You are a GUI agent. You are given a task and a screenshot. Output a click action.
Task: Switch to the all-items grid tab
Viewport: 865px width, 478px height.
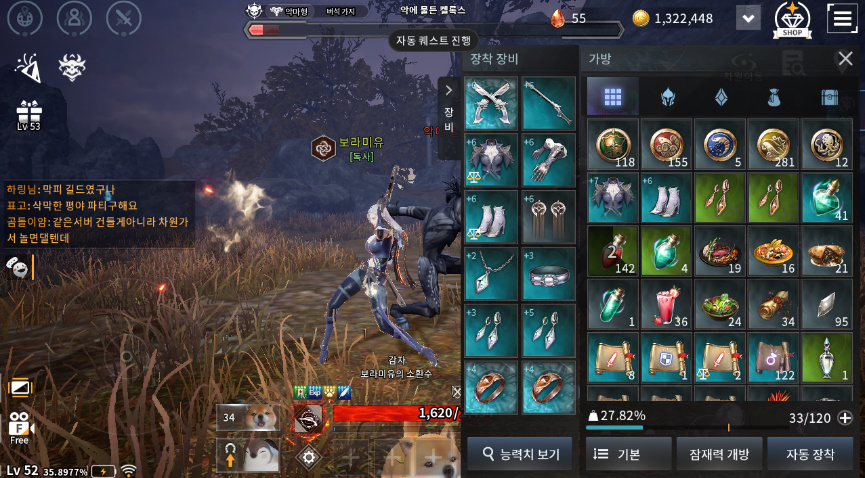click(613, 97)
